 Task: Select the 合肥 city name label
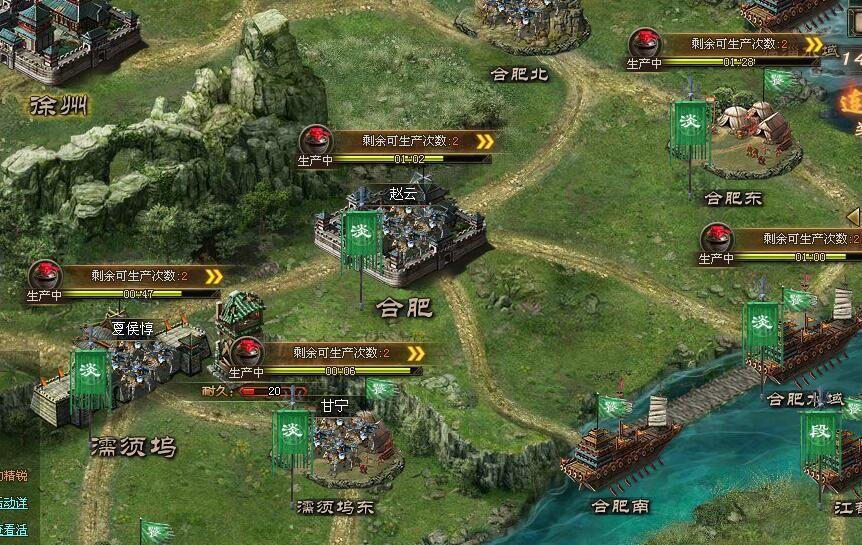[405, 307]
